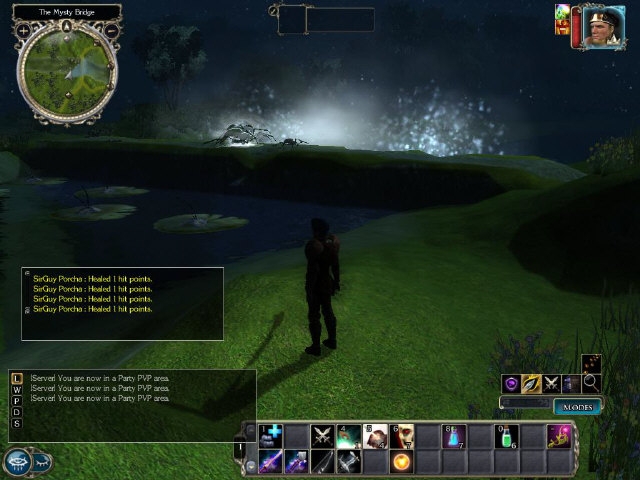Select the crossed swords action icon above Modes
This screenshot has width=640, height=480.
pyautogui.click(x=551, y=383)
